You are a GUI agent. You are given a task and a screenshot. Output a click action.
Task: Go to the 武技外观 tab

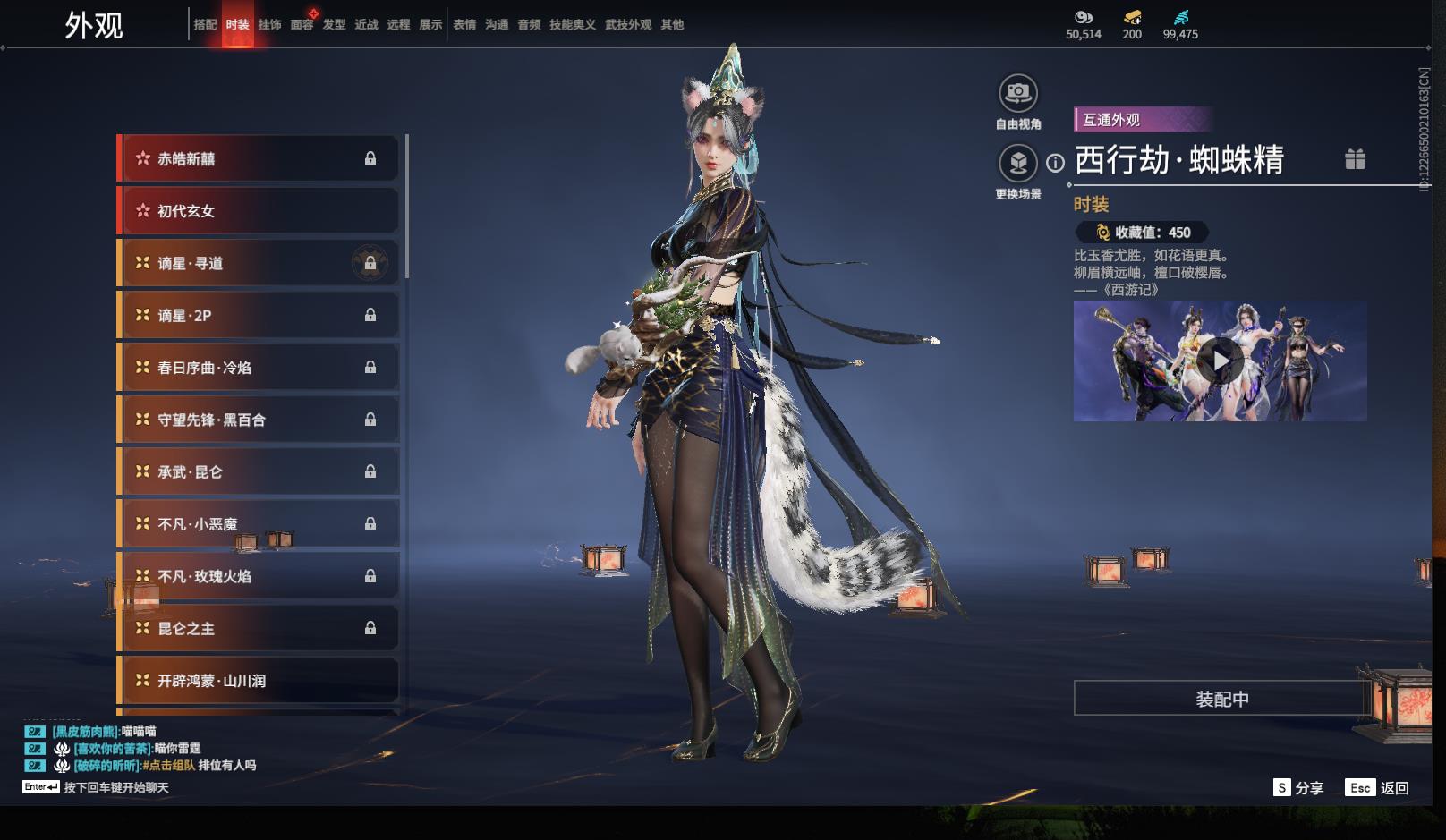627,25
